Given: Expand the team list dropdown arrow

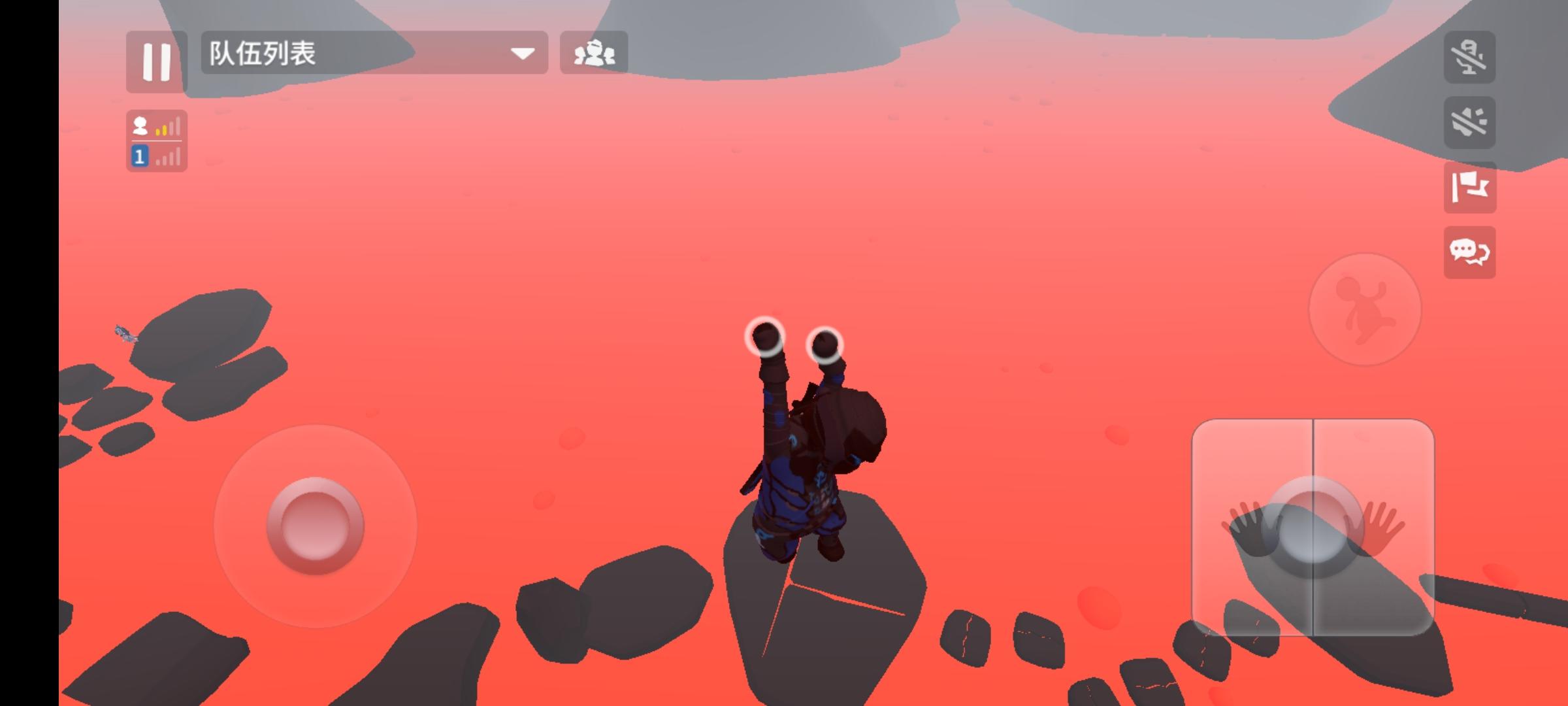Looking at the screenshot, I should (x=521, y=55).
